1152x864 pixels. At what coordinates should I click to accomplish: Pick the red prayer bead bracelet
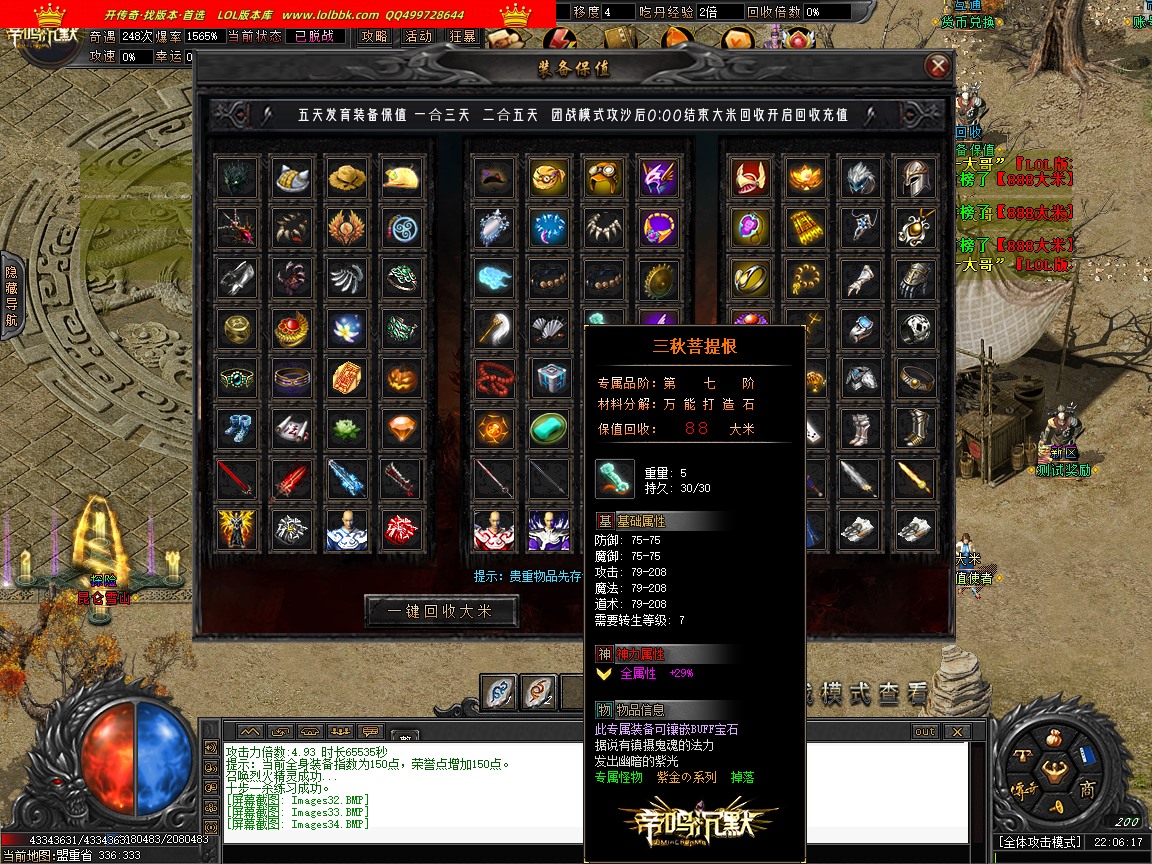tap(494, 378)
